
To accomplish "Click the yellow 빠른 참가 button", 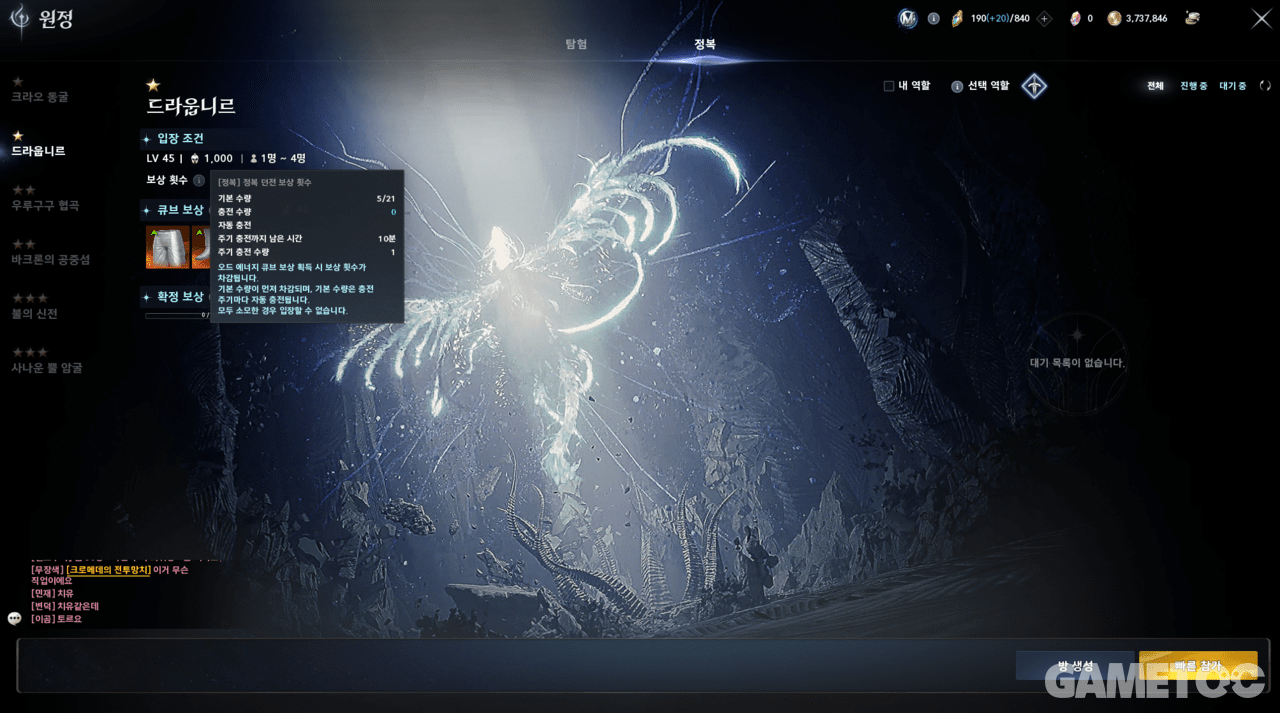I will tap(1197, 666).
